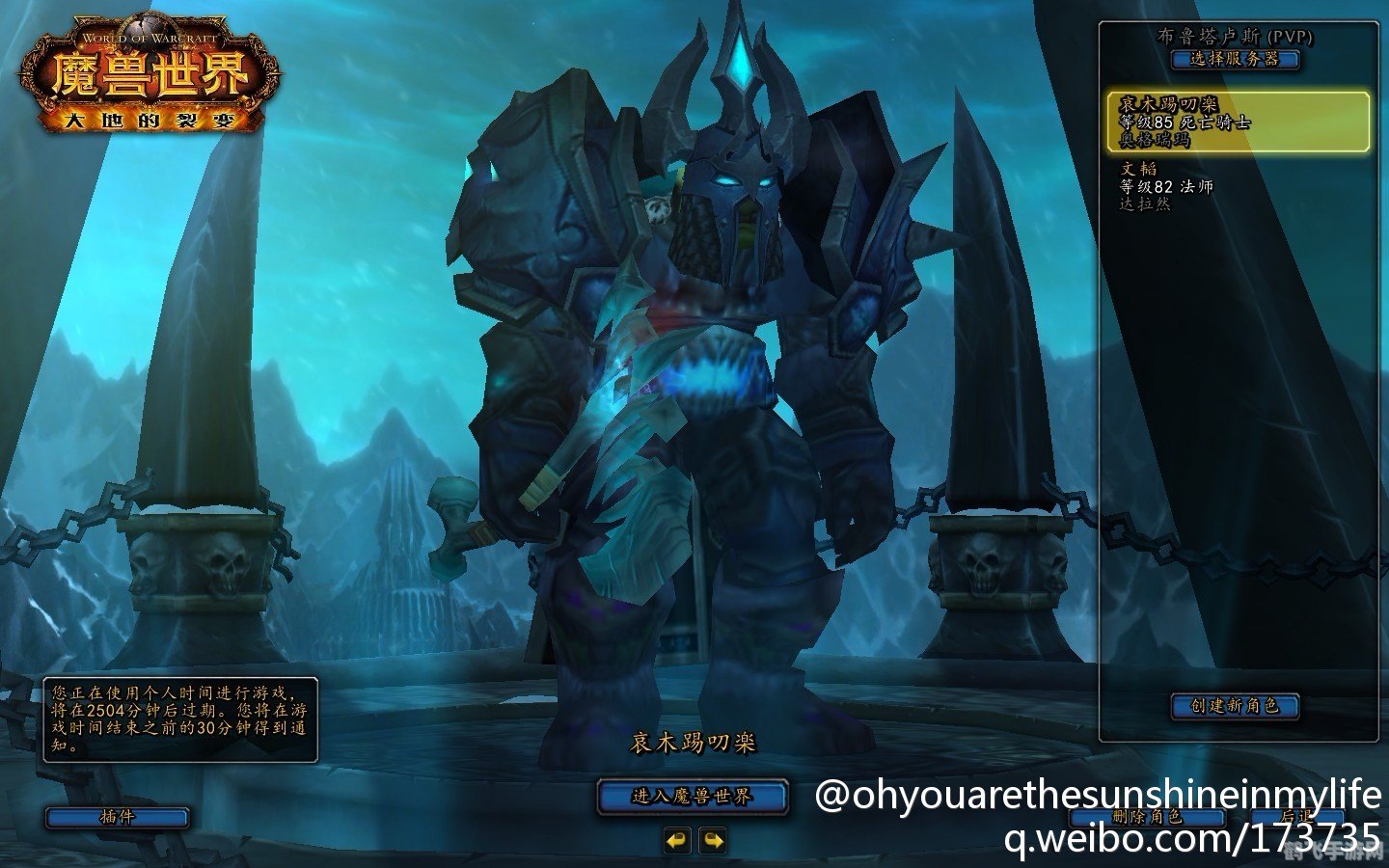Open the 插件 addons menu
Screen dimensions: 1389x868
[x=117, y=817]
